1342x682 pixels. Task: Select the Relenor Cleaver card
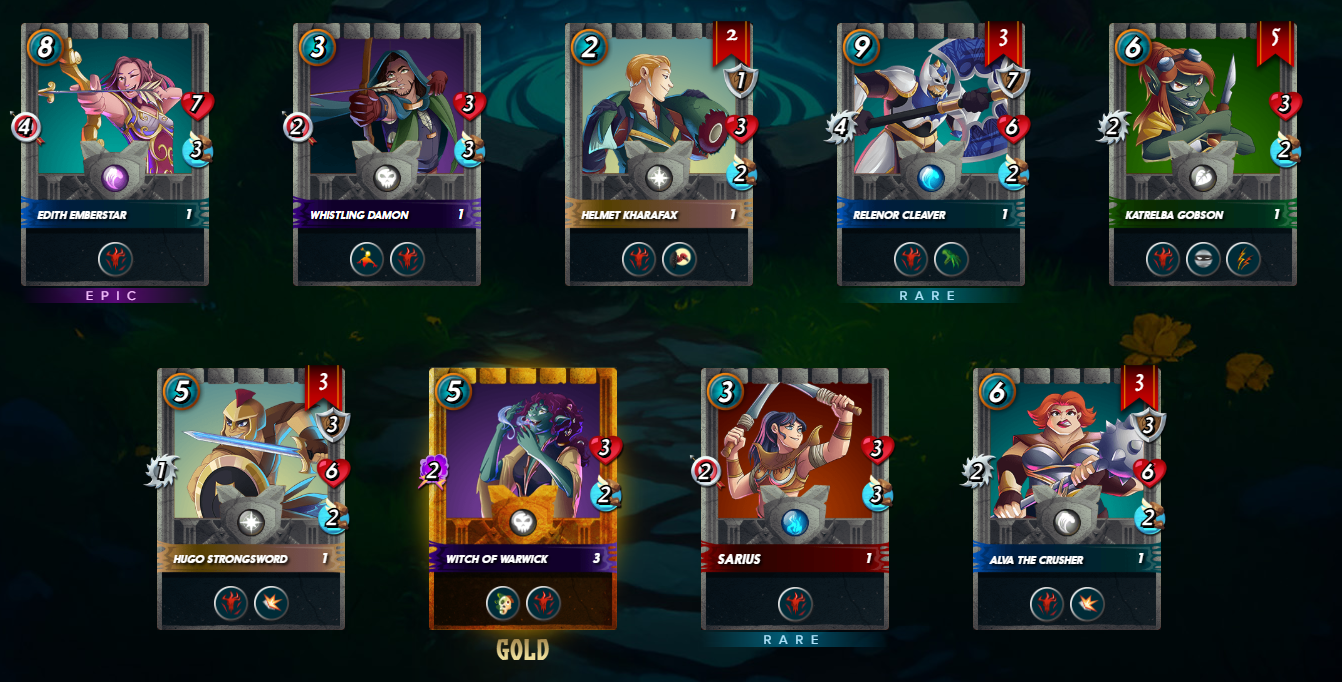(x=931, y=155)
